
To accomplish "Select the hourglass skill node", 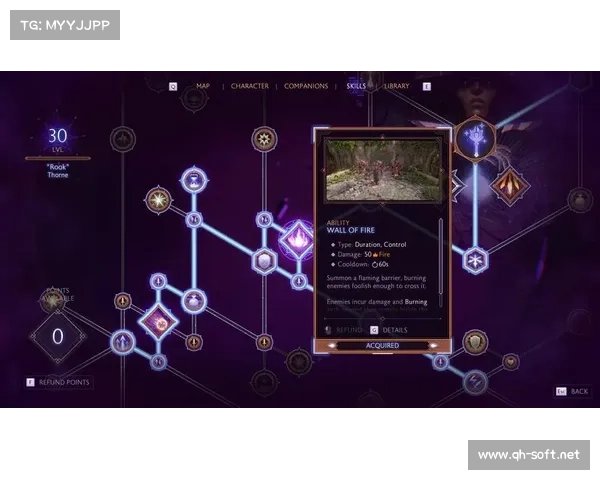I will [x=194, y=180].
